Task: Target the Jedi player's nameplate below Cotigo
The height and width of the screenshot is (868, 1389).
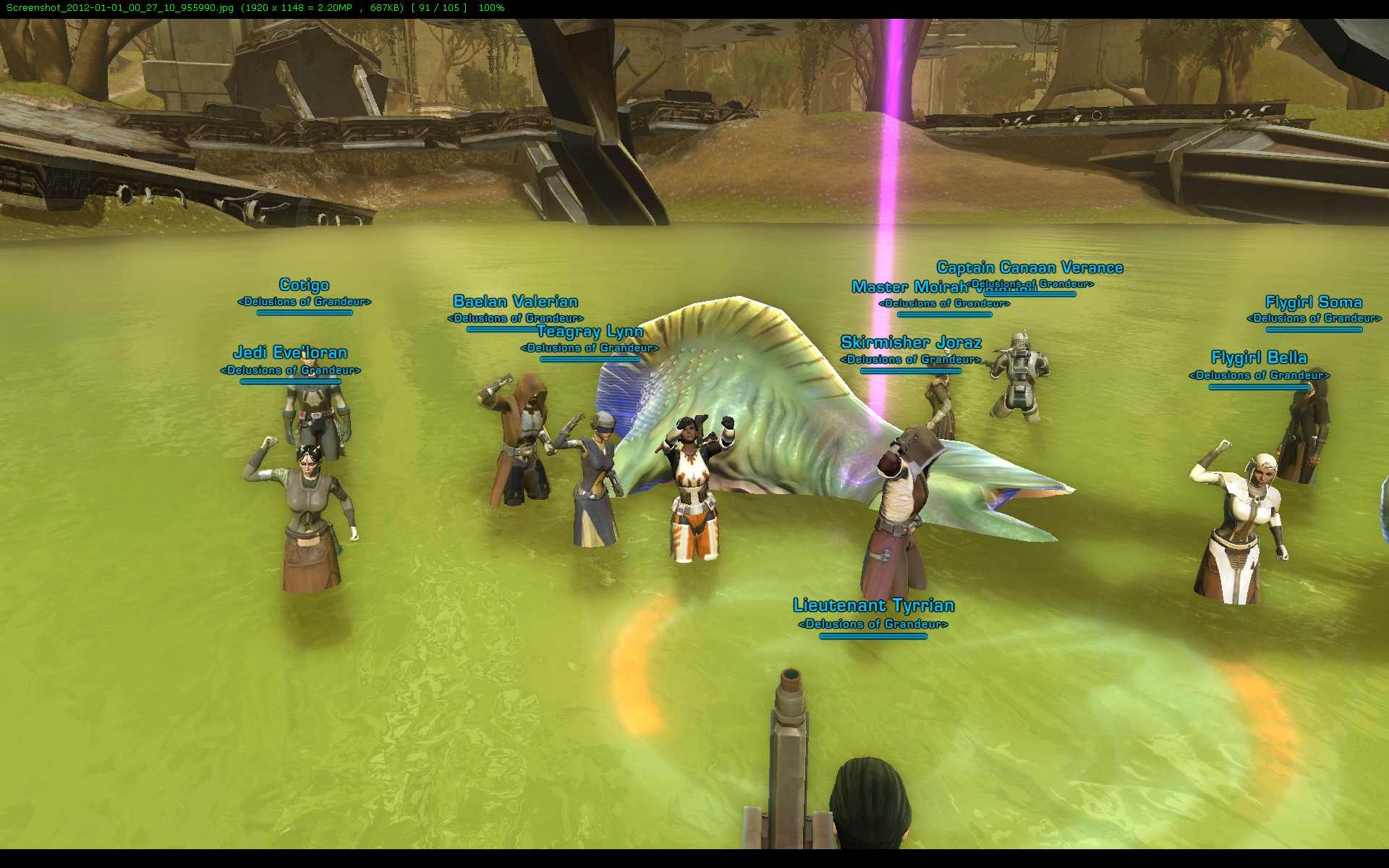Action: [x=290, y=353]
